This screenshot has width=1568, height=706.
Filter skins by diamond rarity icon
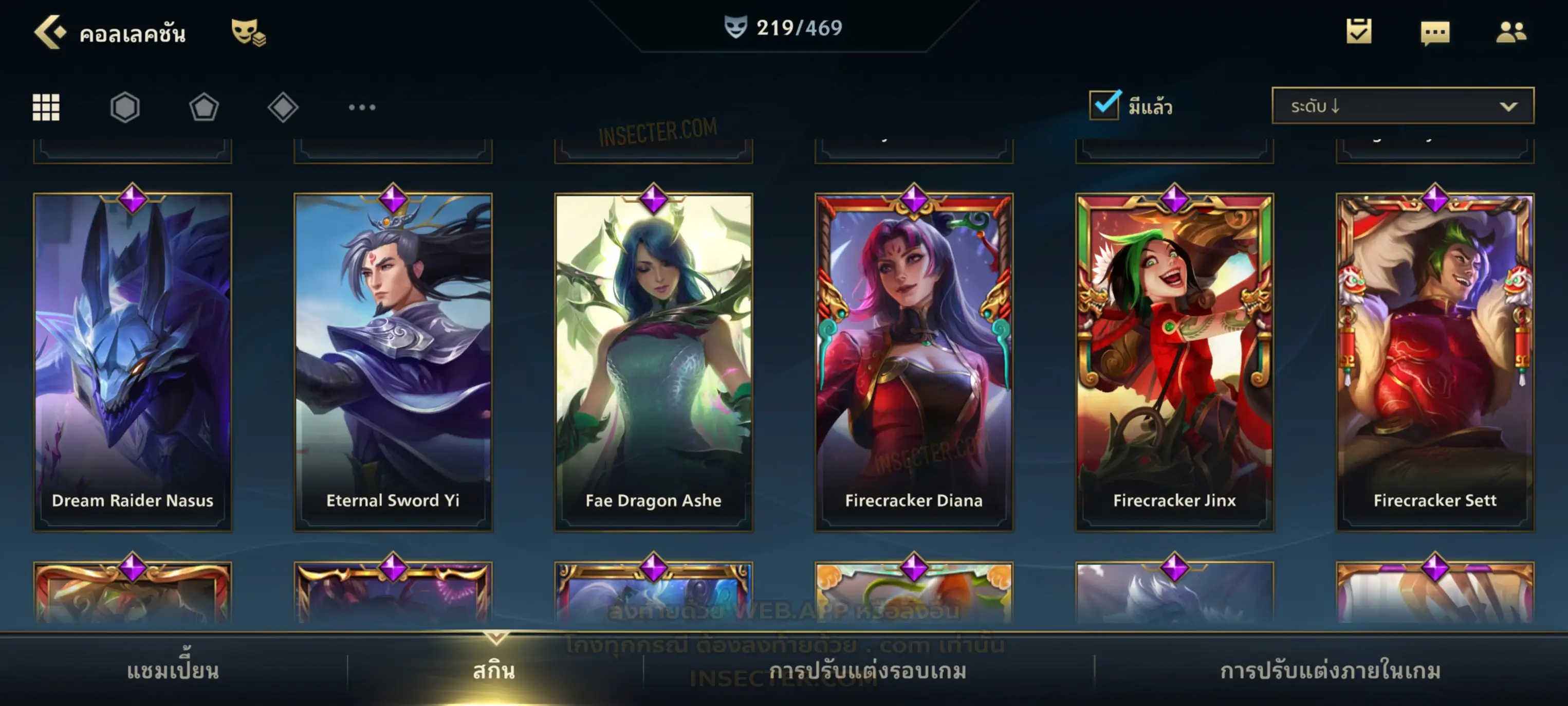point(283,107)
